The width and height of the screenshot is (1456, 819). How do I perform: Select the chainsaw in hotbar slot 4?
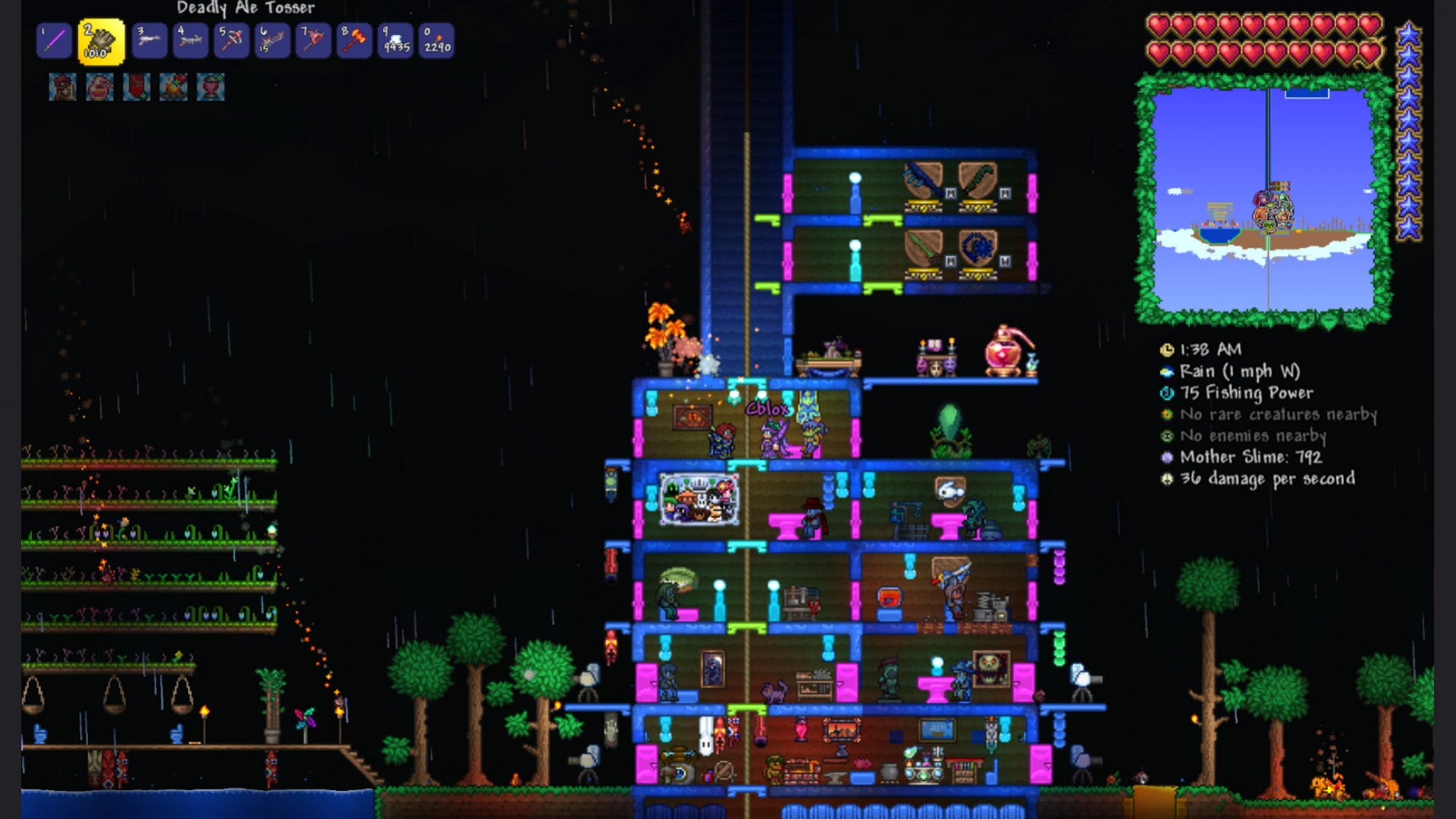tap(190, 41)
